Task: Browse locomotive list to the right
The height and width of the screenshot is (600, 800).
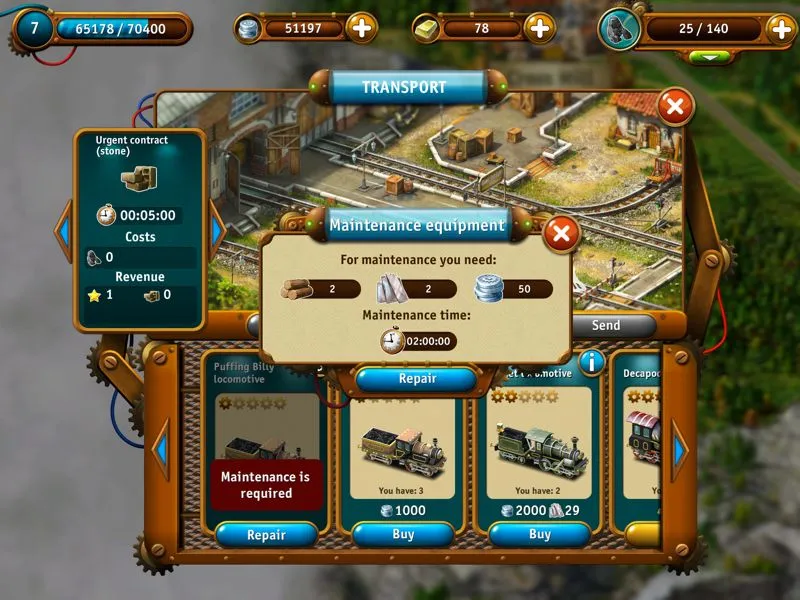Action: [680, 450]
